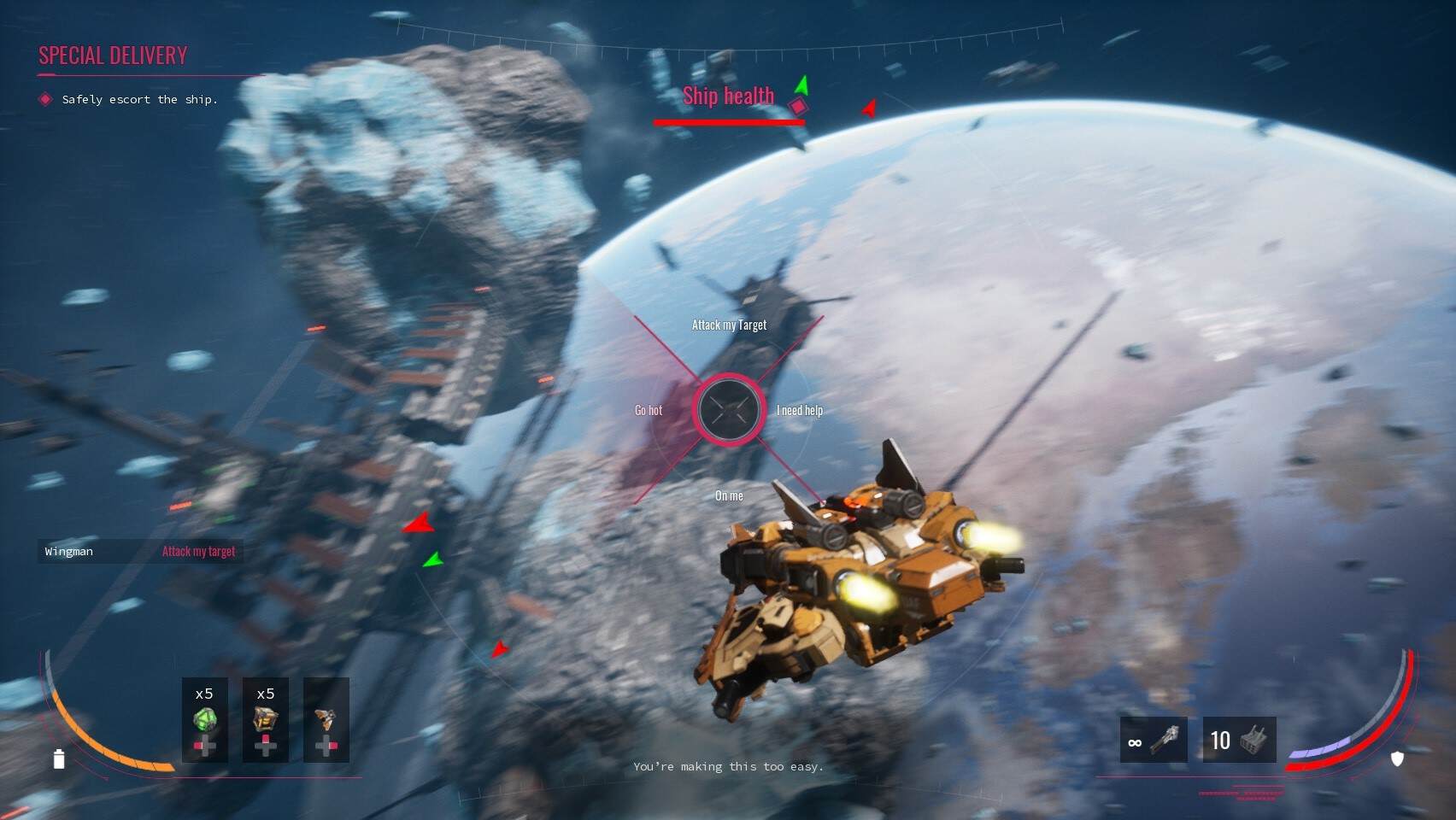Issue the Go hot wingman command
This screenshot has width=1456, height=820.
click(648, 410)
